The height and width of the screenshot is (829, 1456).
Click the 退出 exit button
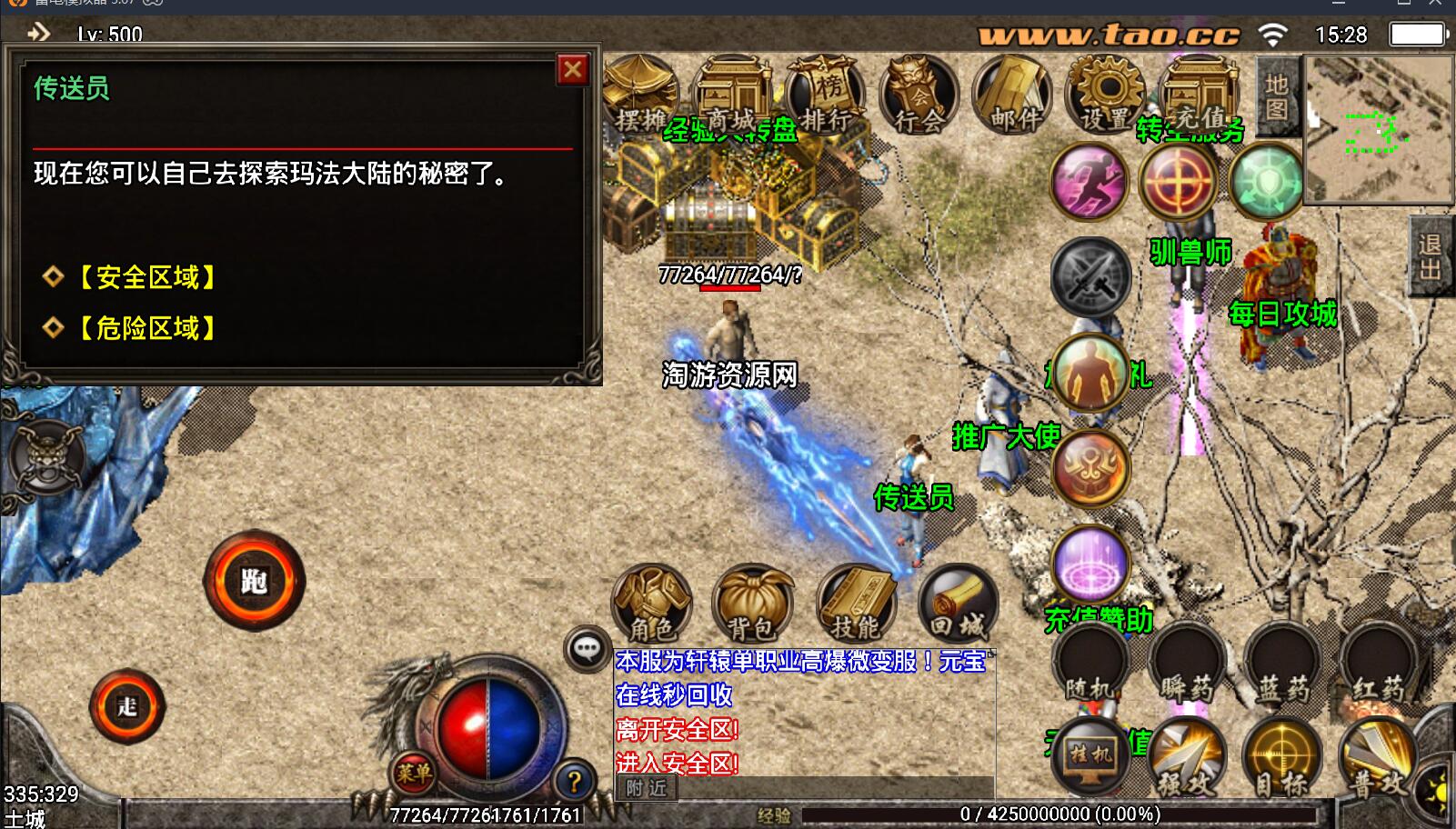(x=1430, y=256)
